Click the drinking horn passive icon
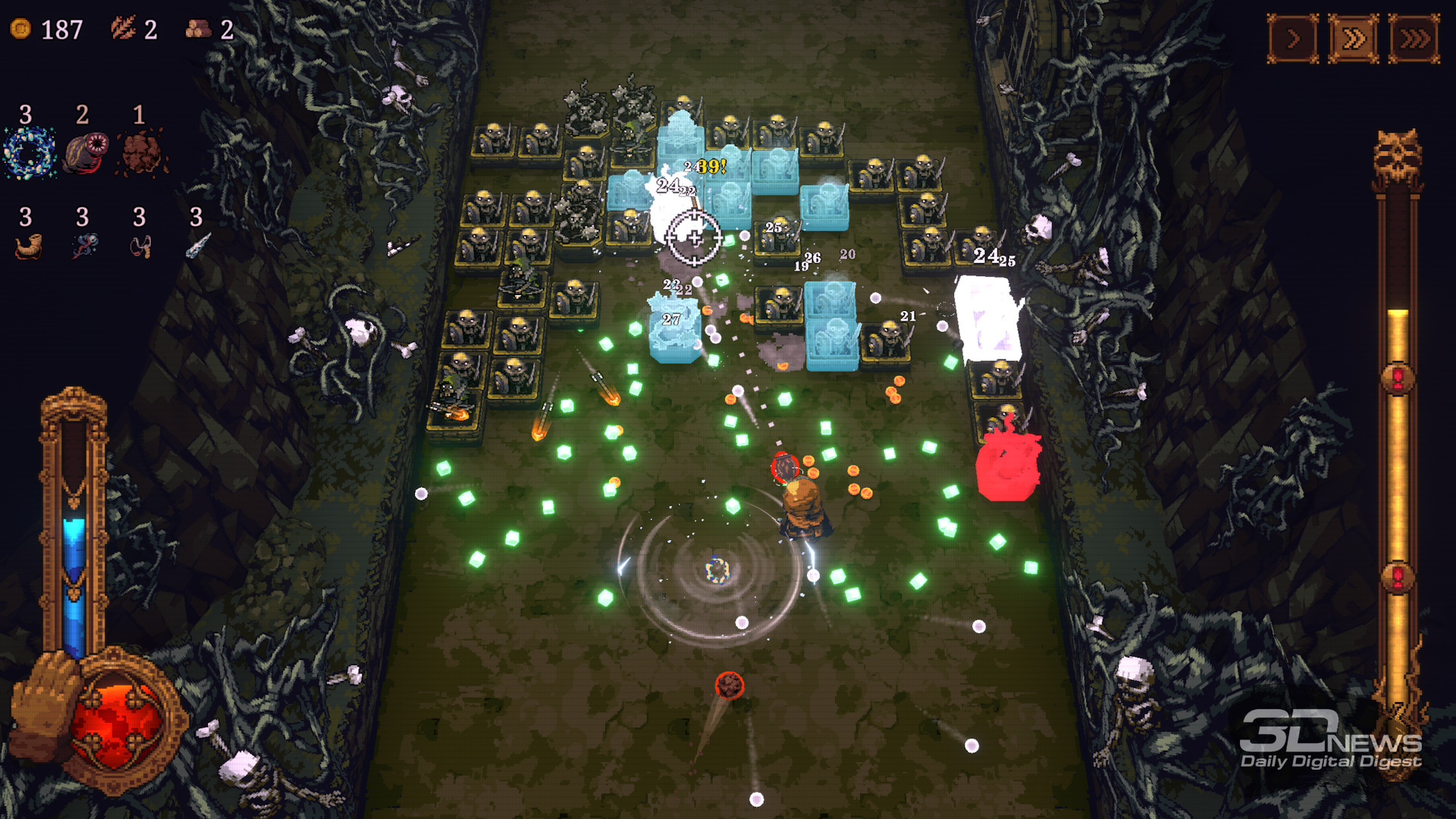This screenshot has width=1456, height=819. tap(28, 246)
